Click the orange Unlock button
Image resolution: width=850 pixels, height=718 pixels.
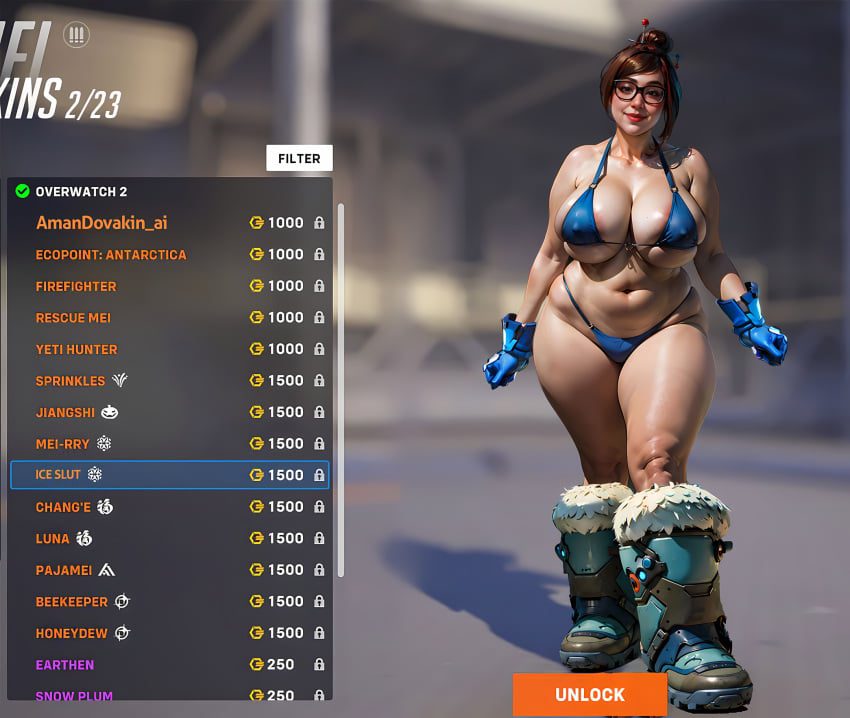click(x=590, y=694)
